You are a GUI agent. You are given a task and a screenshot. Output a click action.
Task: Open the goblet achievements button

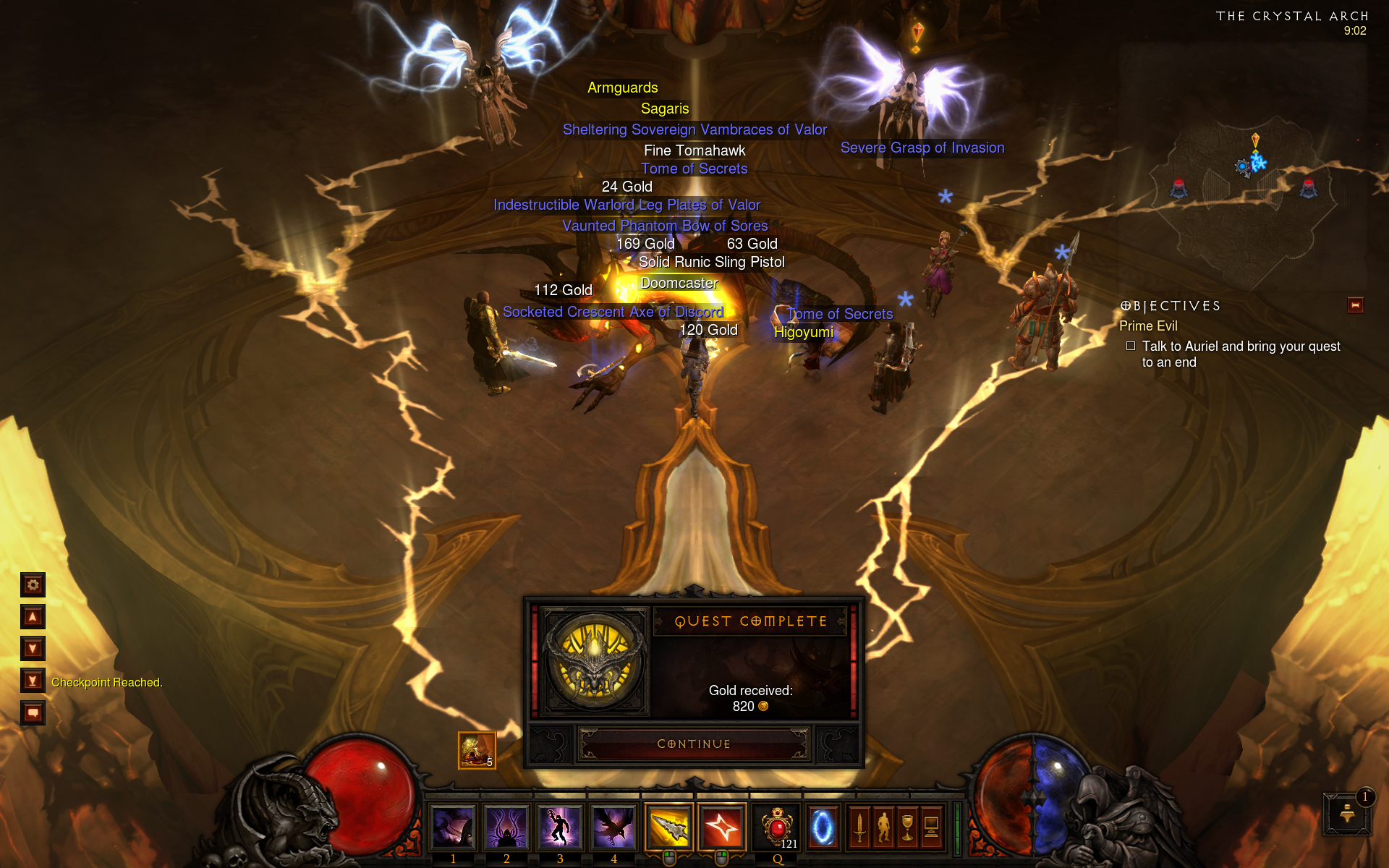pyautogui.click(x=907, y=827)
